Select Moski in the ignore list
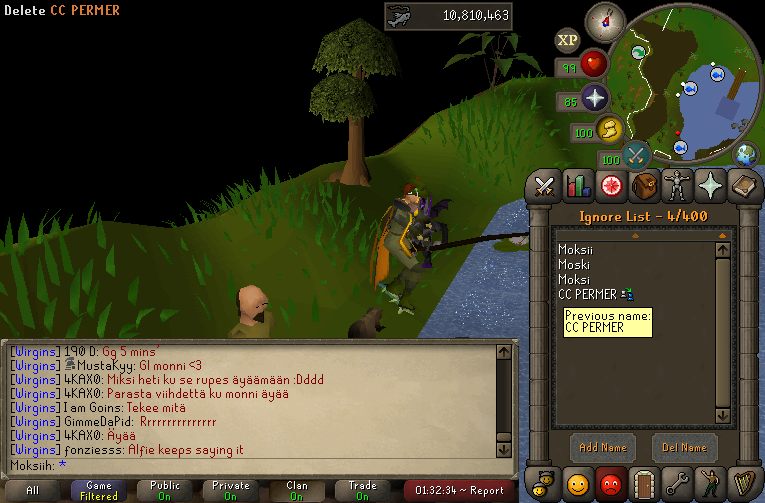Viewport: 765px width, 503px height. (x=573, y=266)
